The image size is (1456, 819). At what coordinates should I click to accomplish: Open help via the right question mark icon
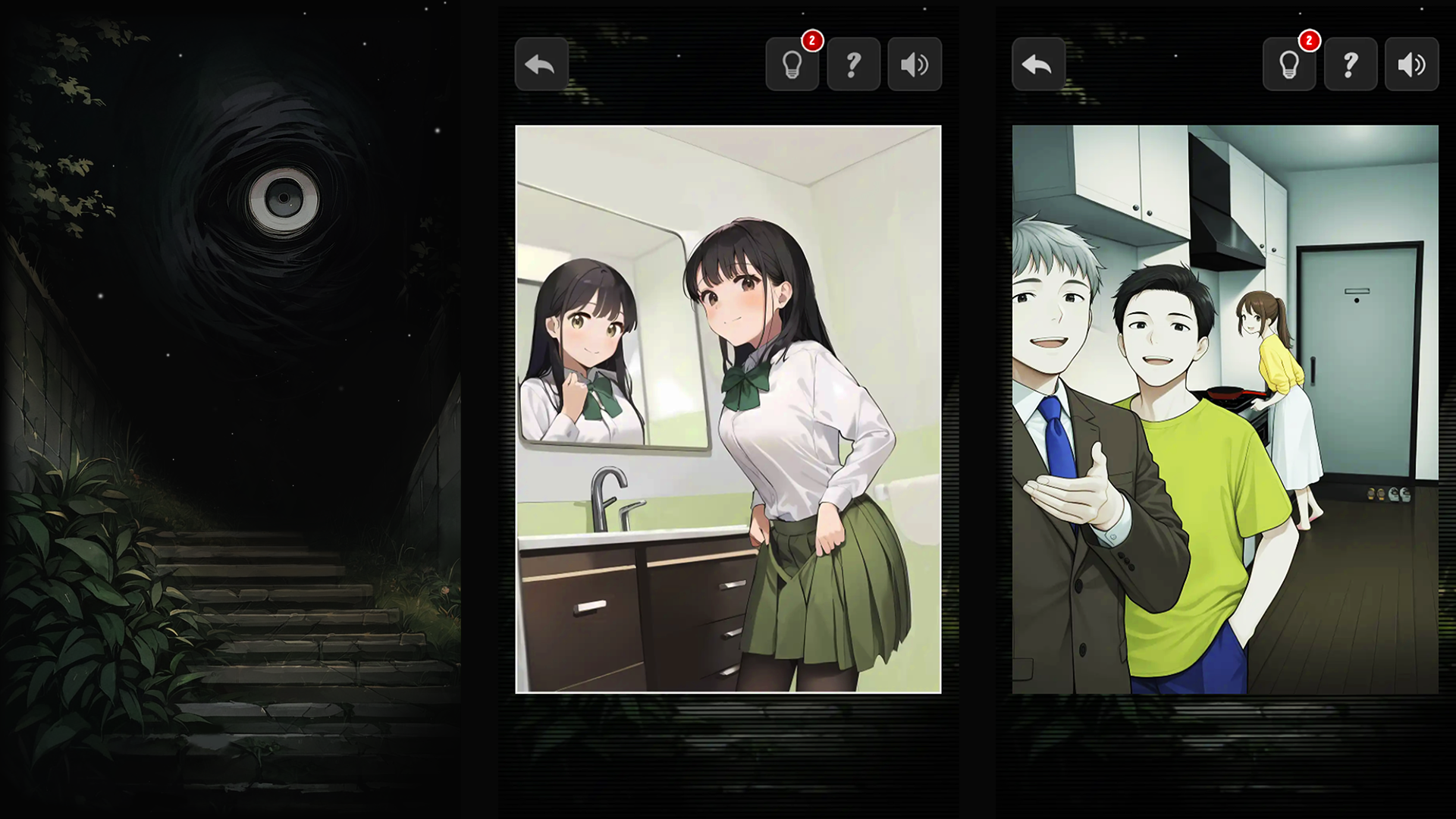click(1350, 64)
